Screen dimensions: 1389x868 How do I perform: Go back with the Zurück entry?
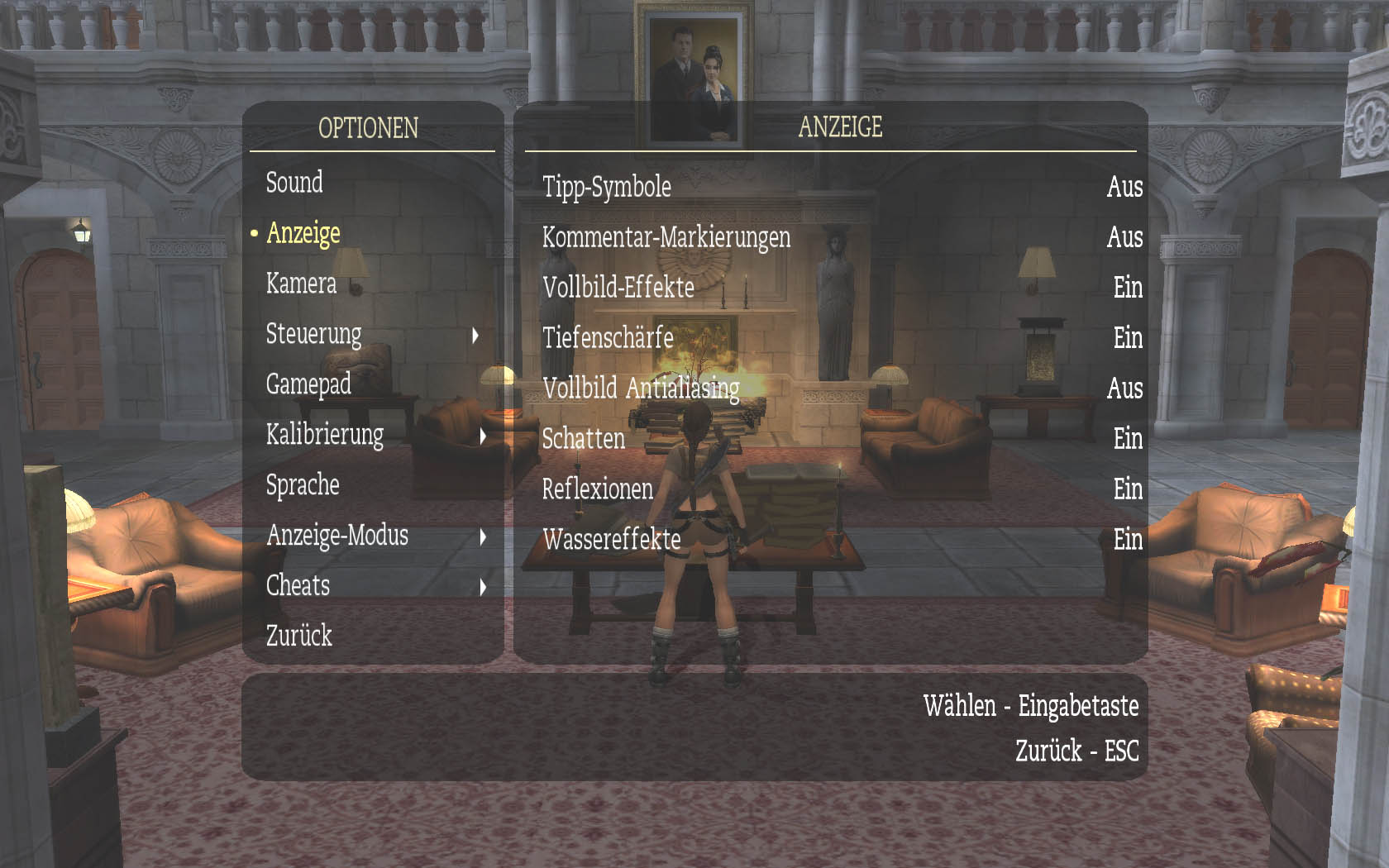[x=298, y=636]
